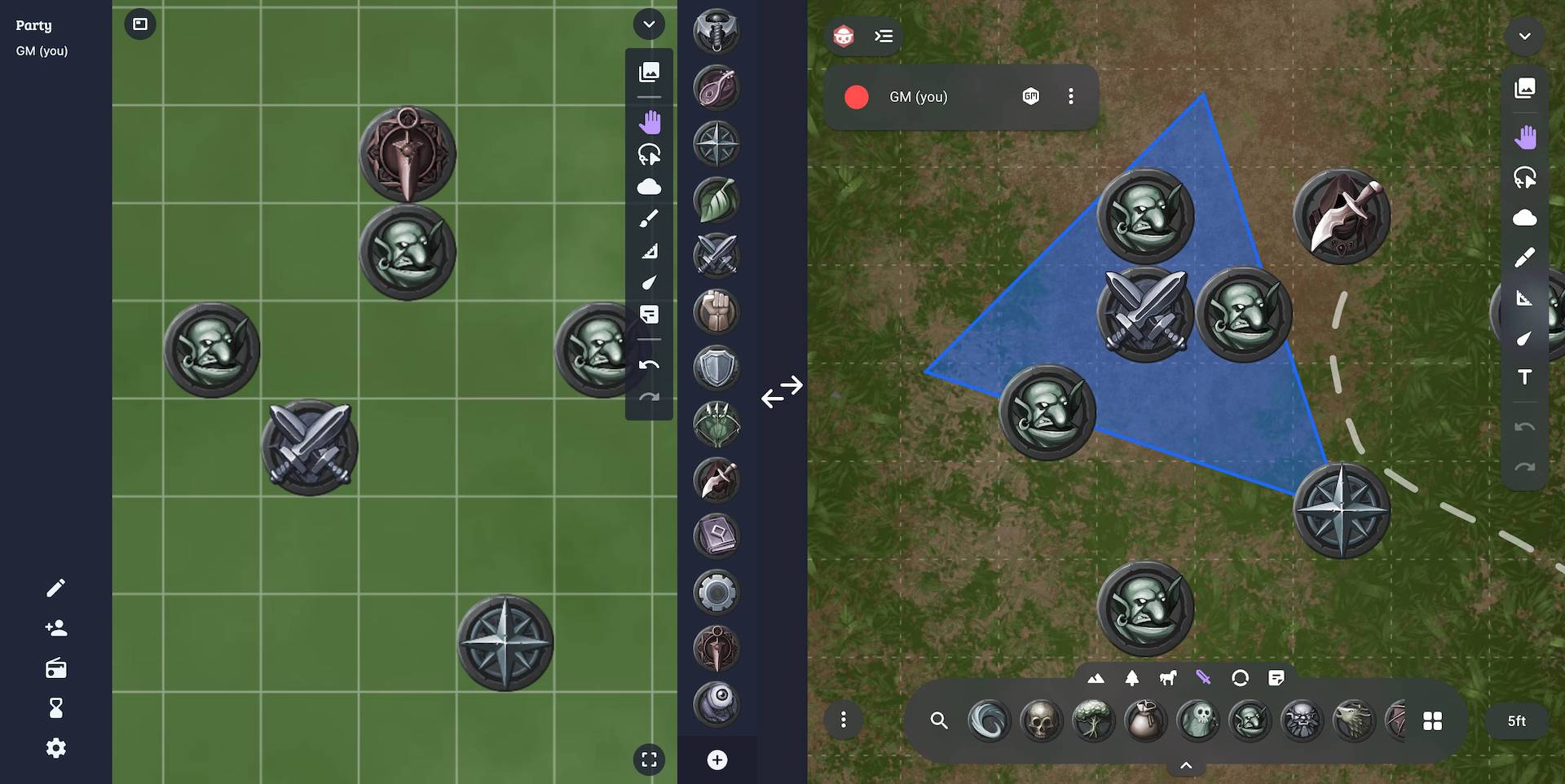Collapse the left map toolbar chevron
Viewport: 1565px width, 784px height.
(x=649, y=24)
